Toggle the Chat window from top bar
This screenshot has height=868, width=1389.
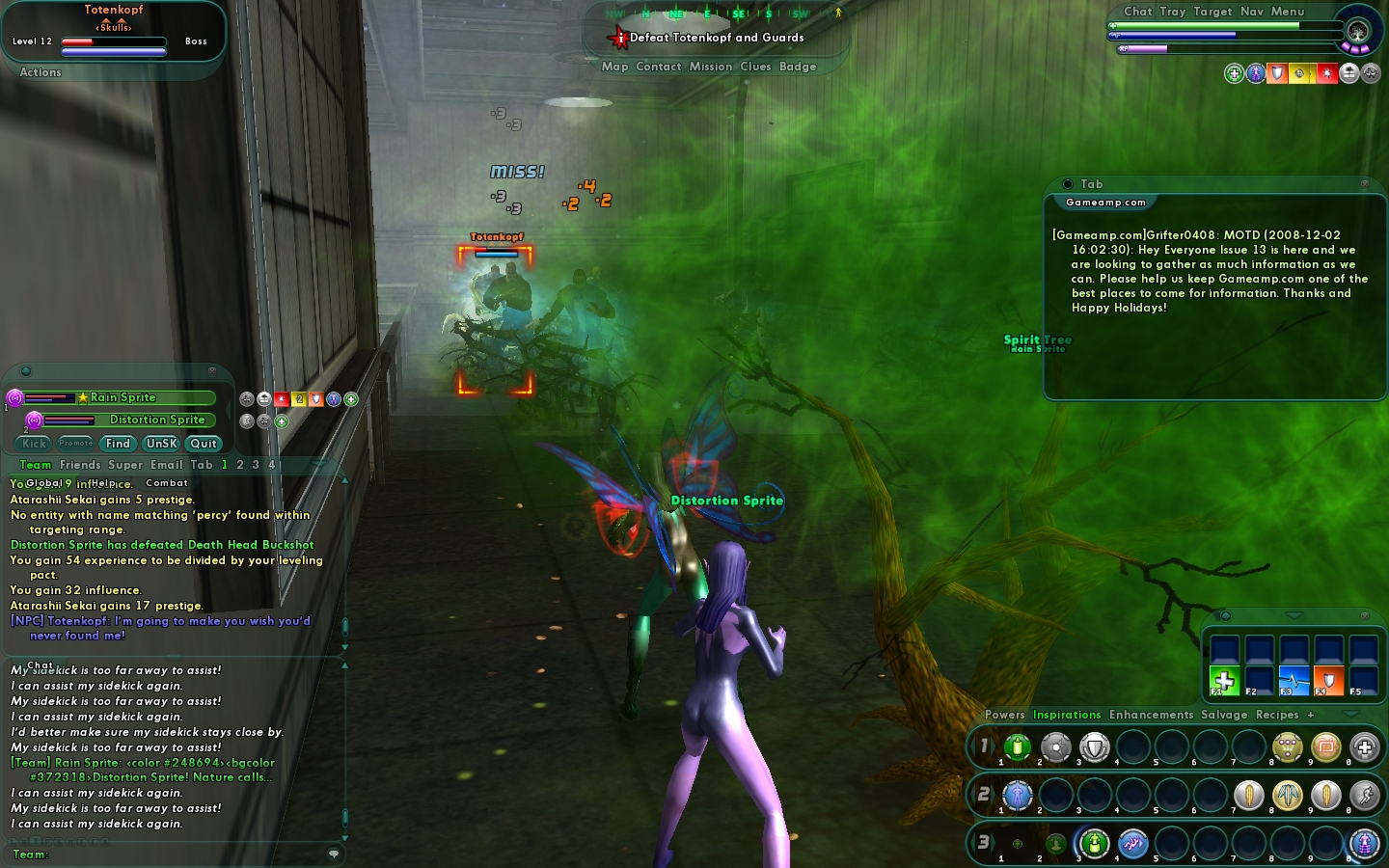[x=1138, y=12]
